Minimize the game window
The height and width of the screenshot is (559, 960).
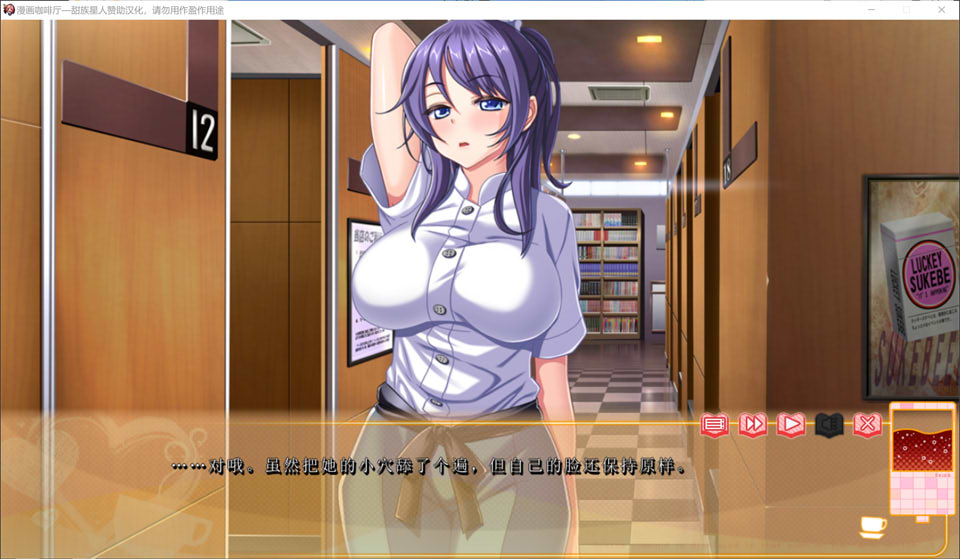coord(871,9)
